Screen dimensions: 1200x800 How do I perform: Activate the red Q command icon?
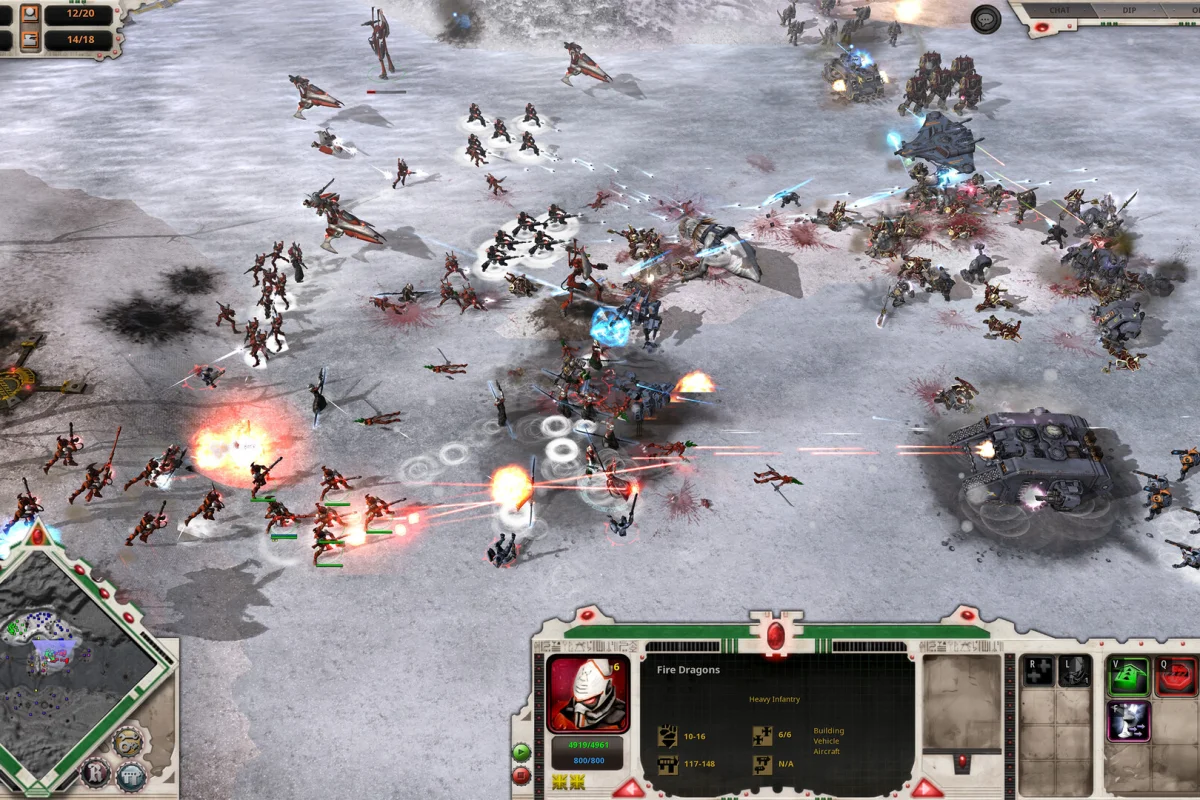(x=1176, y=676)
